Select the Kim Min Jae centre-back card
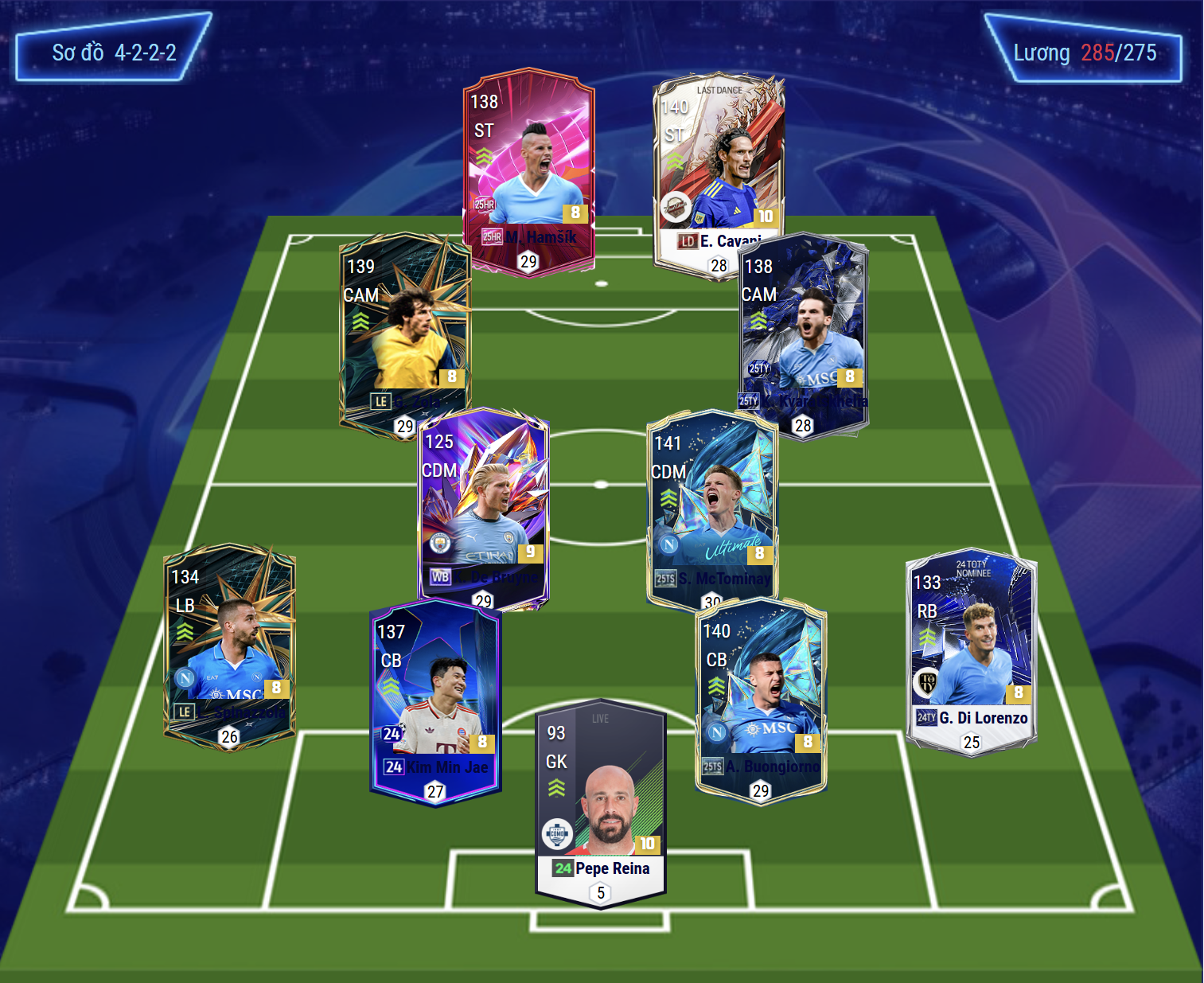 [x=434, y=700]
